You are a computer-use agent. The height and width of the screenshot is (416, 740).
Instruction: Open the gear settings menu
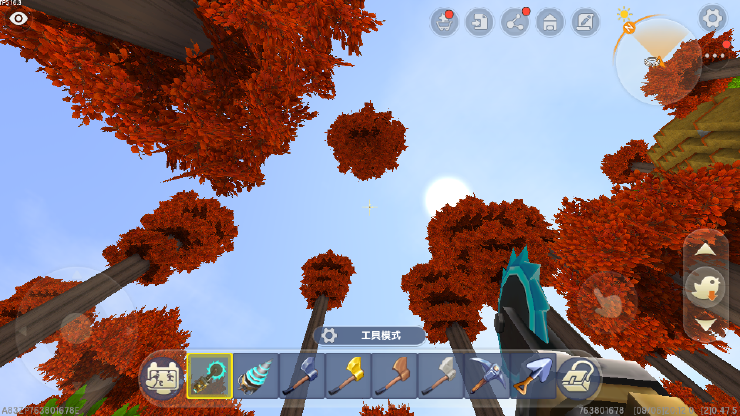coord(712,17)
